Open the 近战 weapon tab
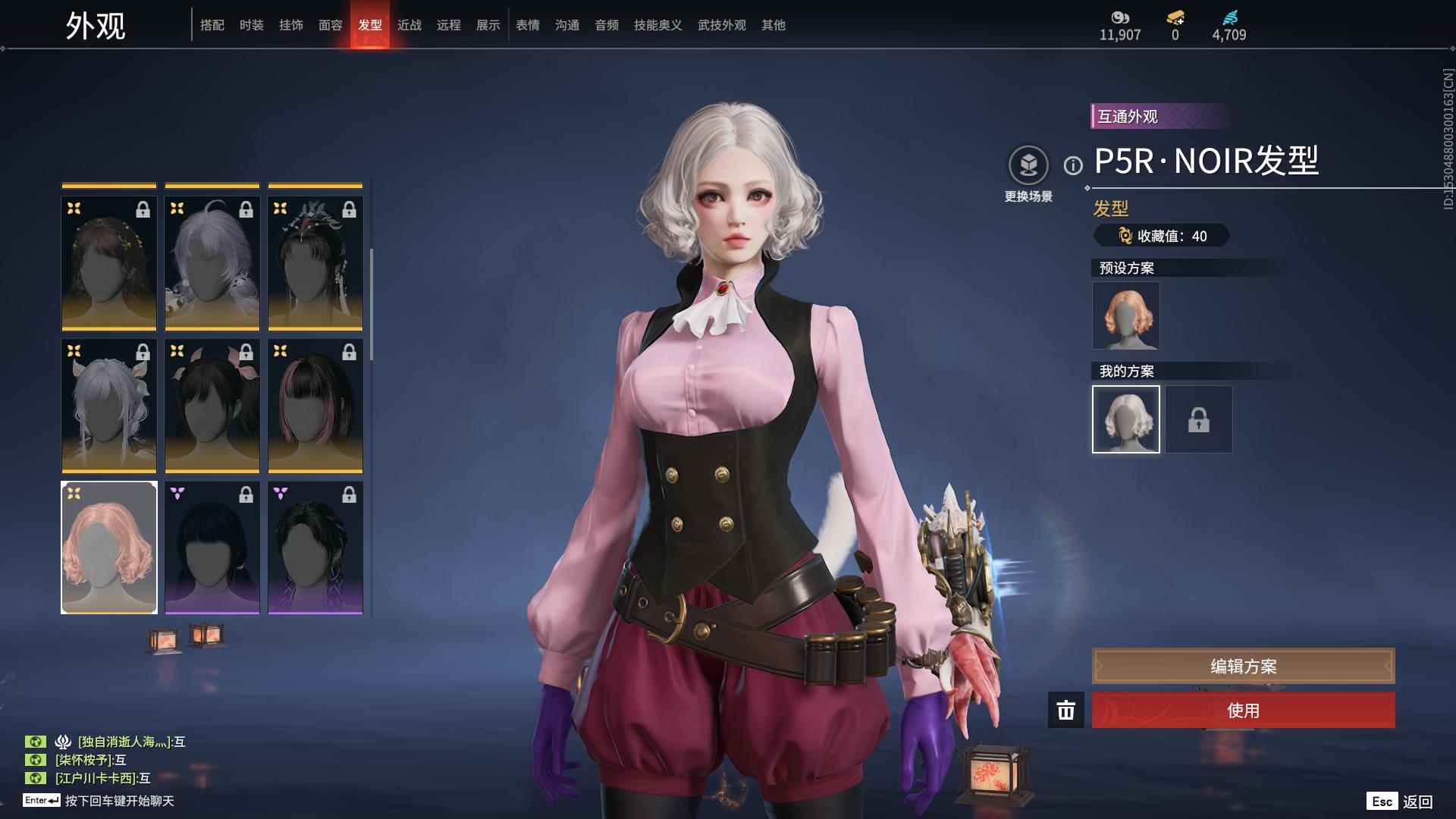Image resolution: width=1456 pixels, height=819 pixels. pyautogui.click(x=409, y=25)
